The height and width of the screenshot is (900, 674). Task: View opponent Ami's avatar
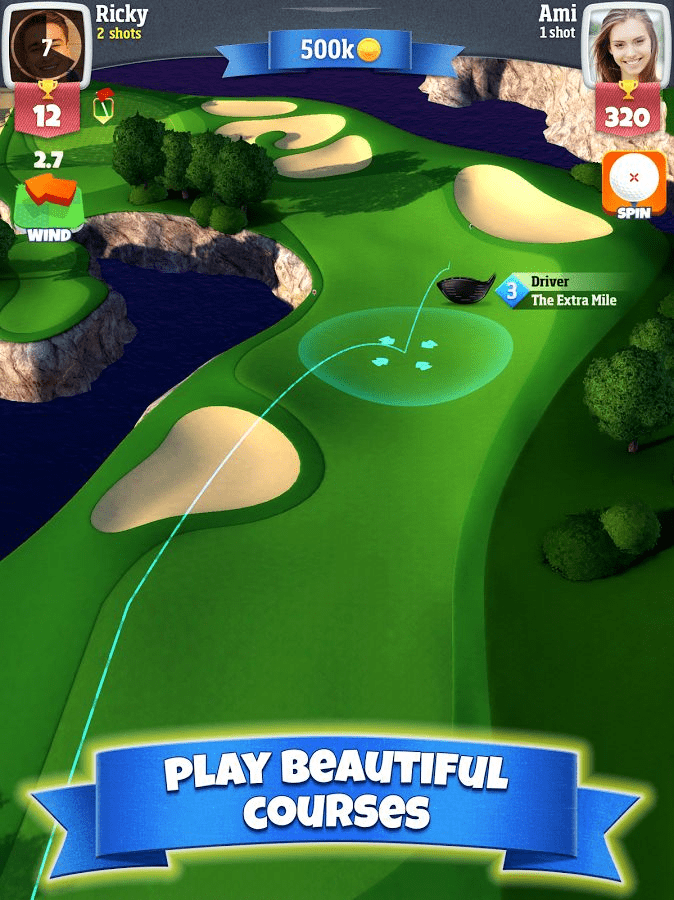click(x=627, y=42)
